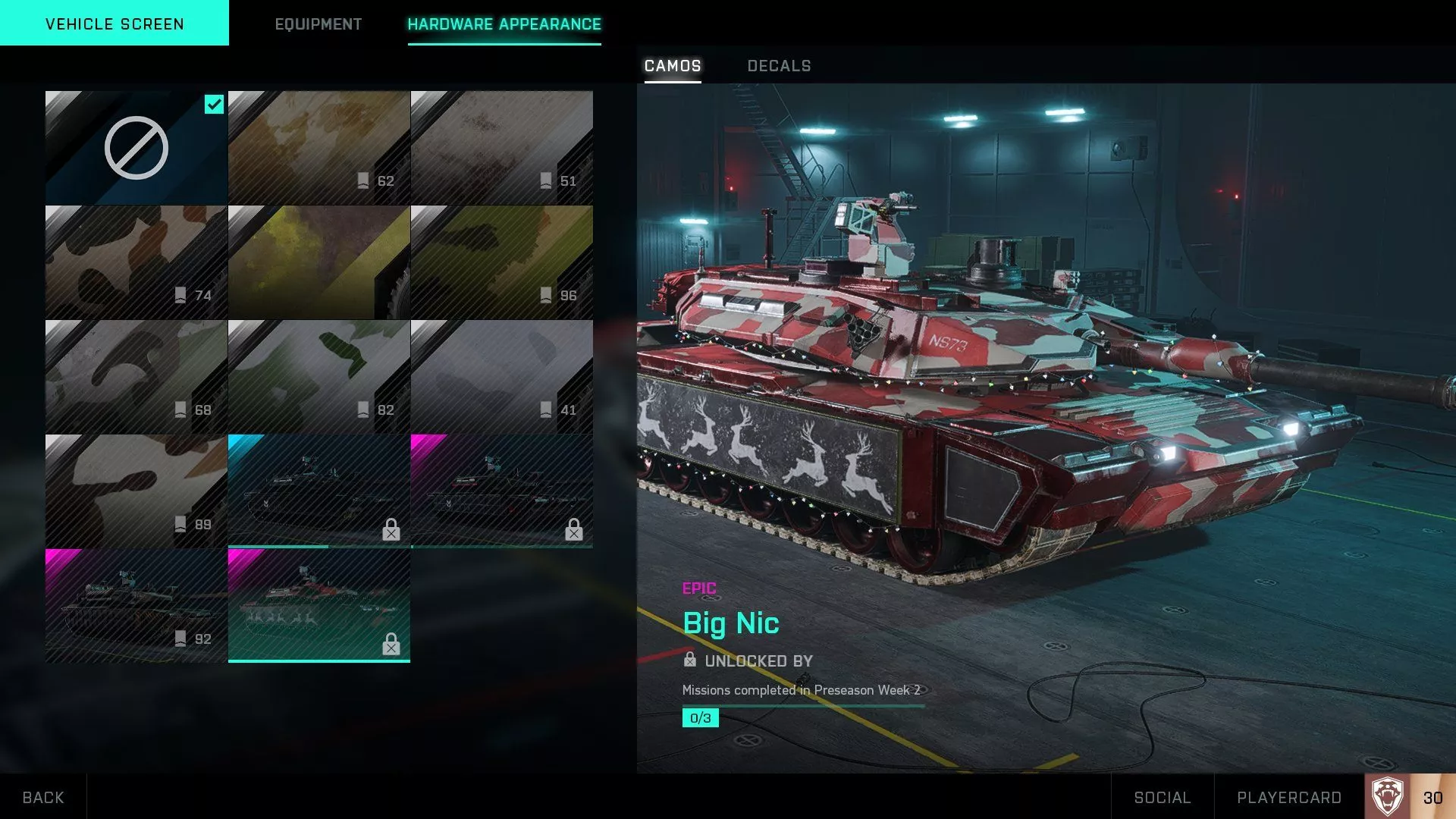
Task: Open the magenta locked tank skin
Action: (x=502, y=489)
